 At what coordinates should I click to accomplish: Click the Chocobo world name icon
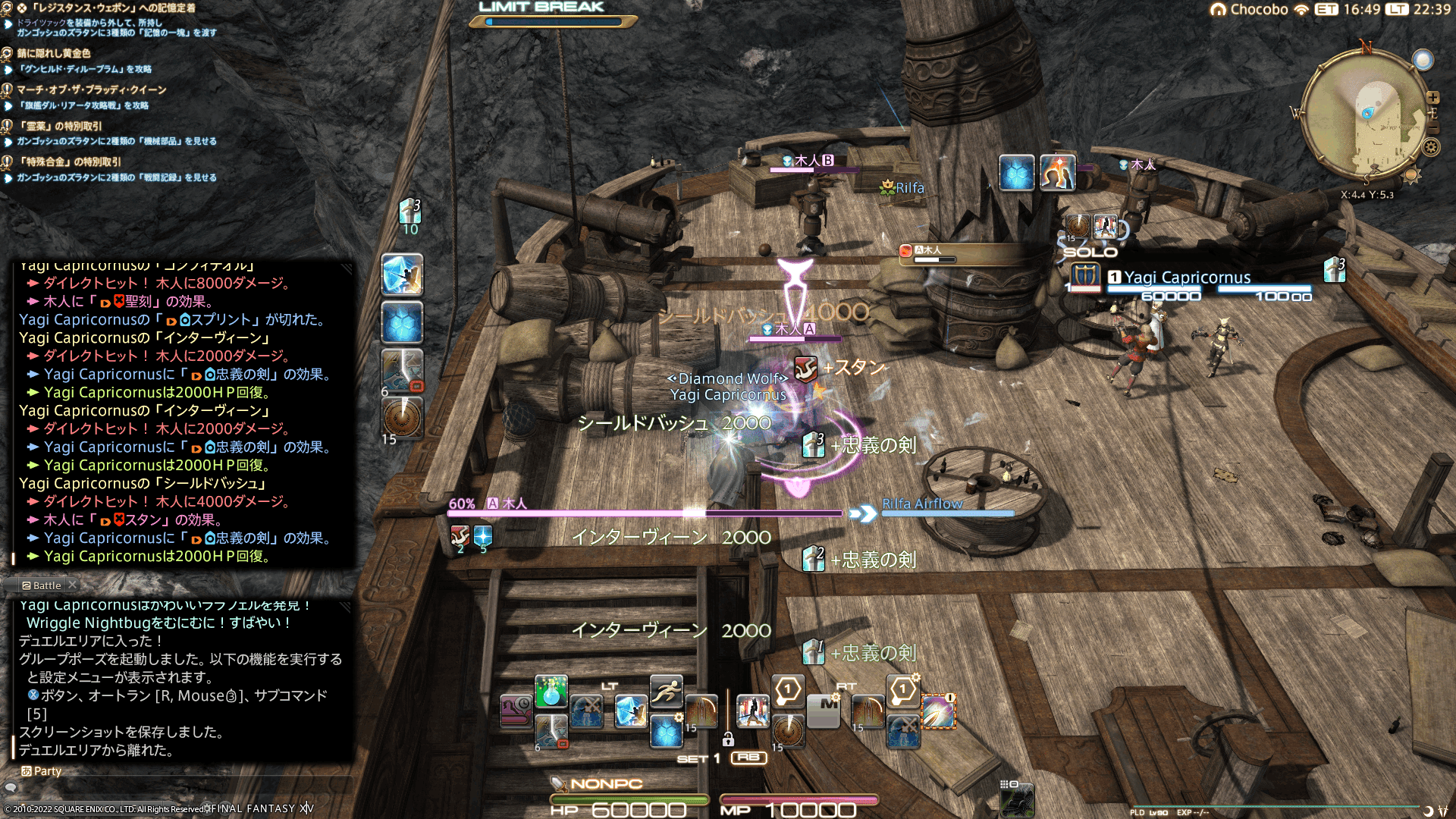1219,9
